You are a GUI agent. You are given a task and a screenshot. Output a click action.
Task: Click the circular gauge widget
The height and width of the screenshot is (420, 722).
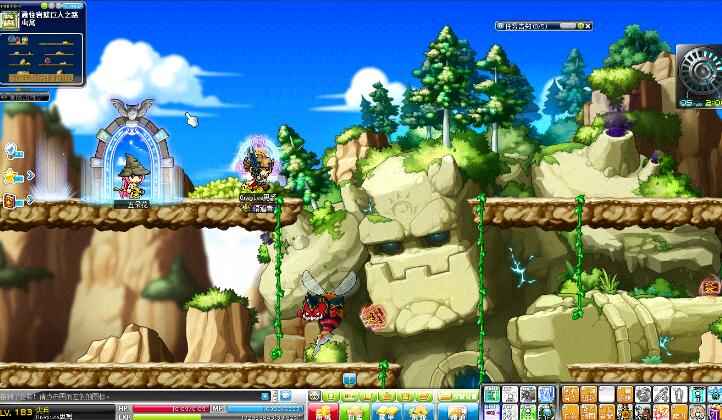699,70
